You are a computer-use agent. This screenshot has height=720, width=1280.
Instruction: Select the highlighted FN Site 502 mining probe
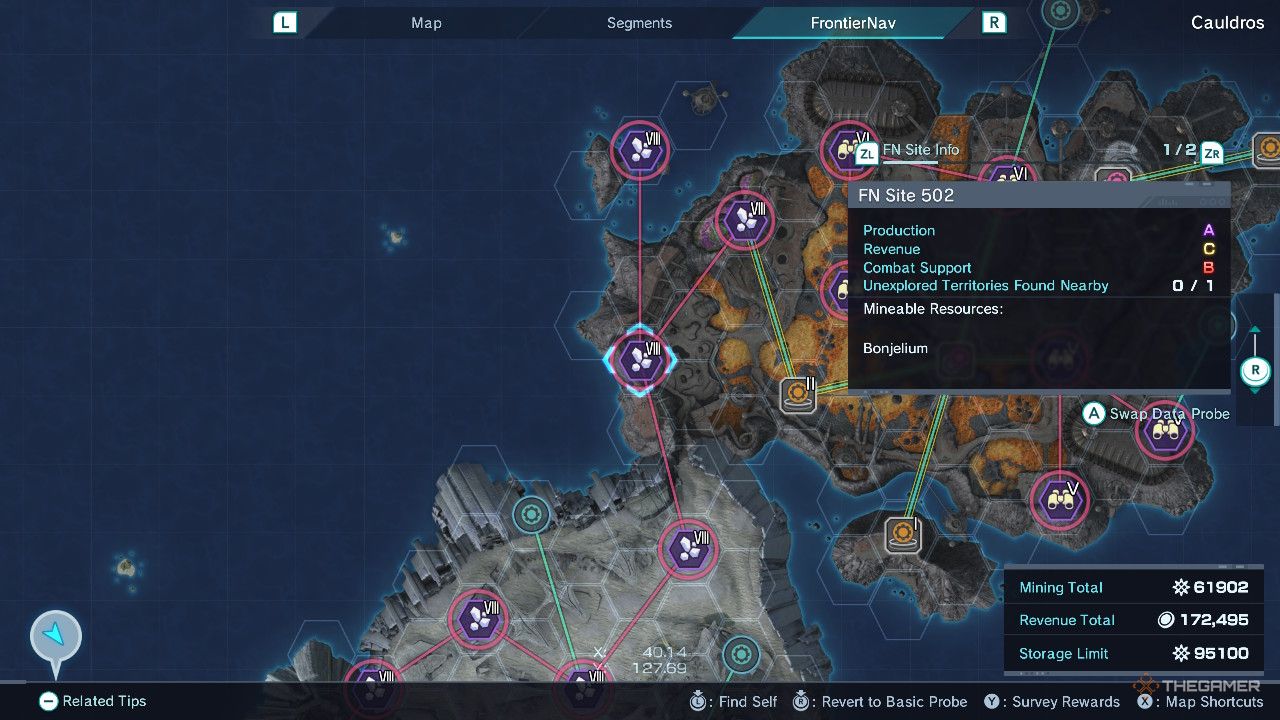click(x=640, y=361)
